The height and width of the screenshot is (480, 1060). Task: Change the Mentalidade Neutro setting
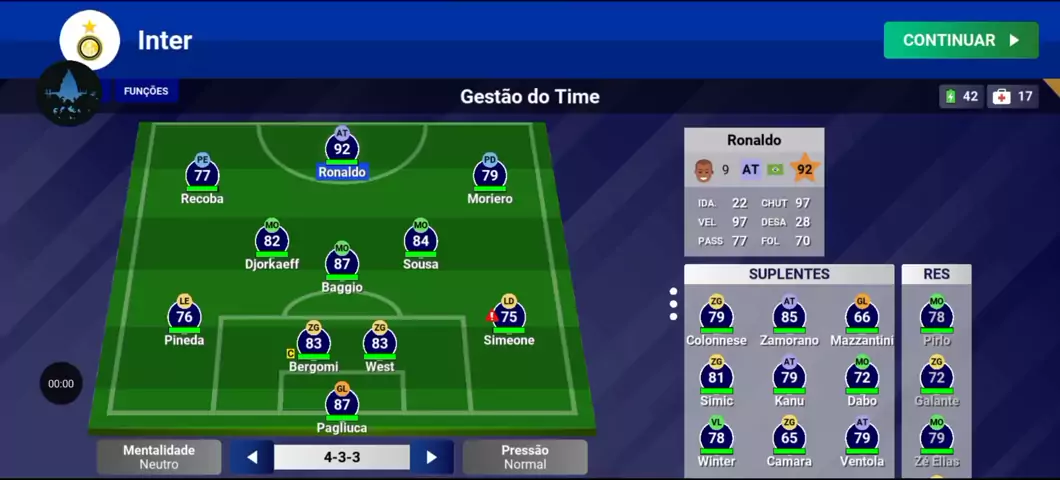coord(158,457)
